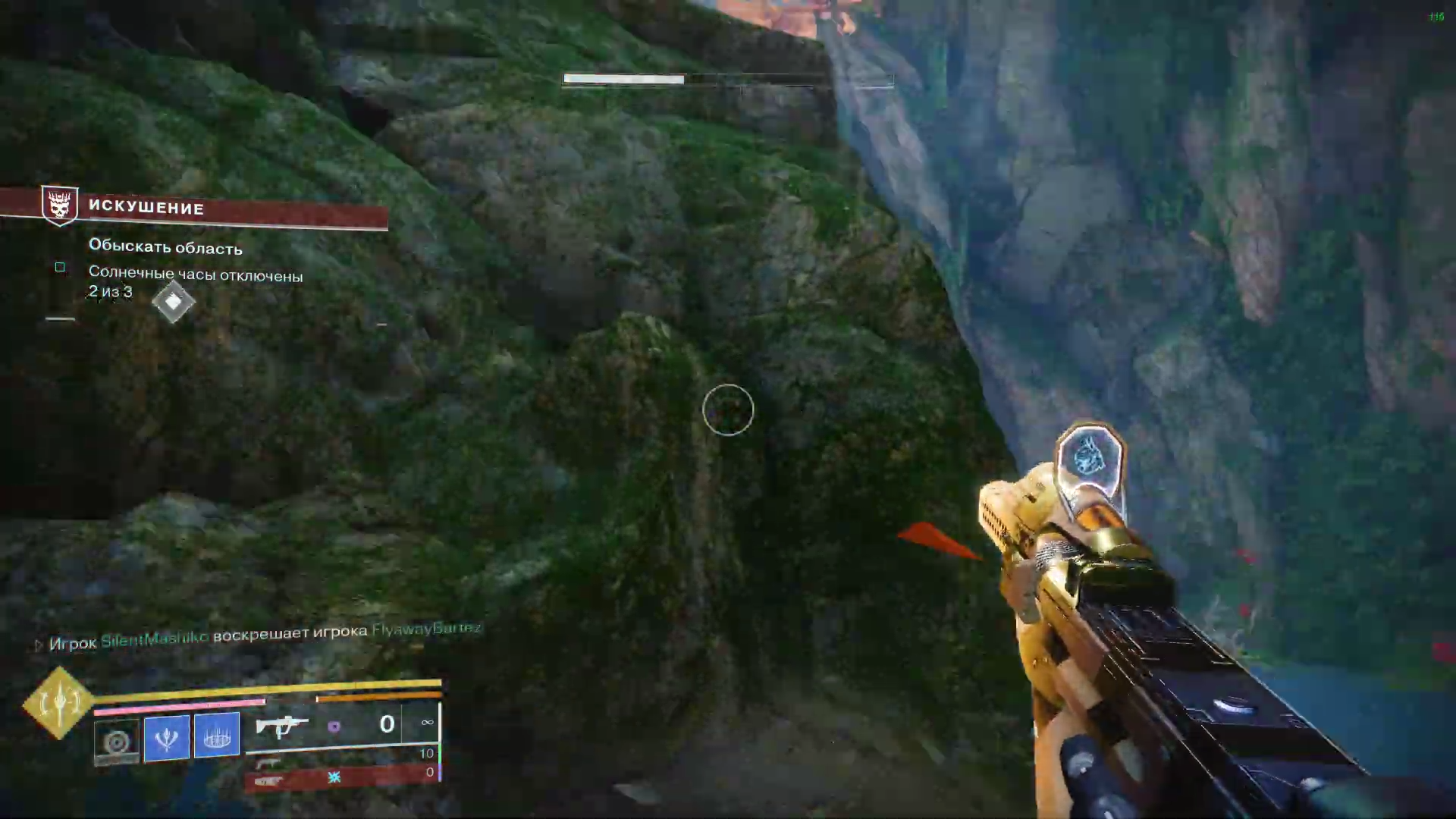Select the energy weapon icon under the SMG
Viewport: 1456px width, 819px height.
pyautogui.click(x=268, y=762)
